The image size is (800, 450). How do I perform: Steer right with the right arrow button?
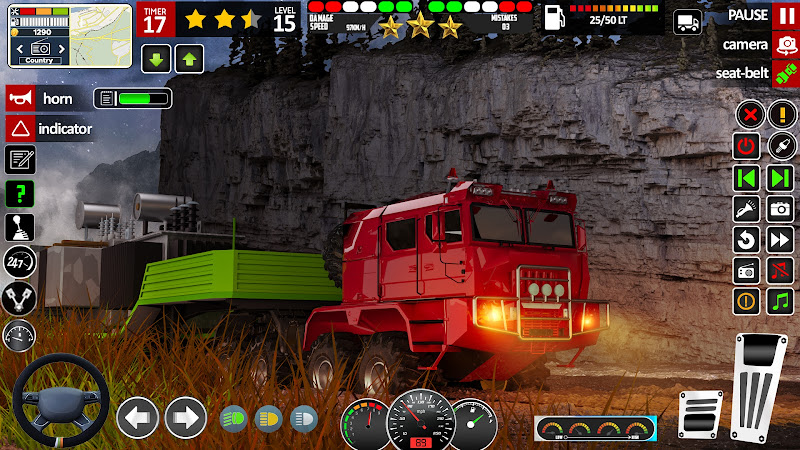coord(185,417)
